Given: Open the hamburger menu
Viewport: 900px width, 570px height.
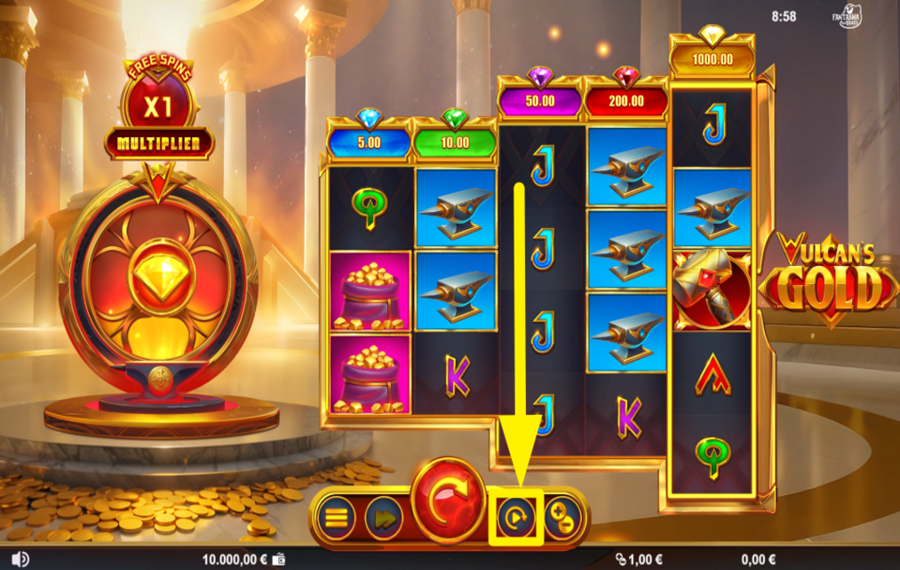Looking at the screenshot, I should point(337,516).
